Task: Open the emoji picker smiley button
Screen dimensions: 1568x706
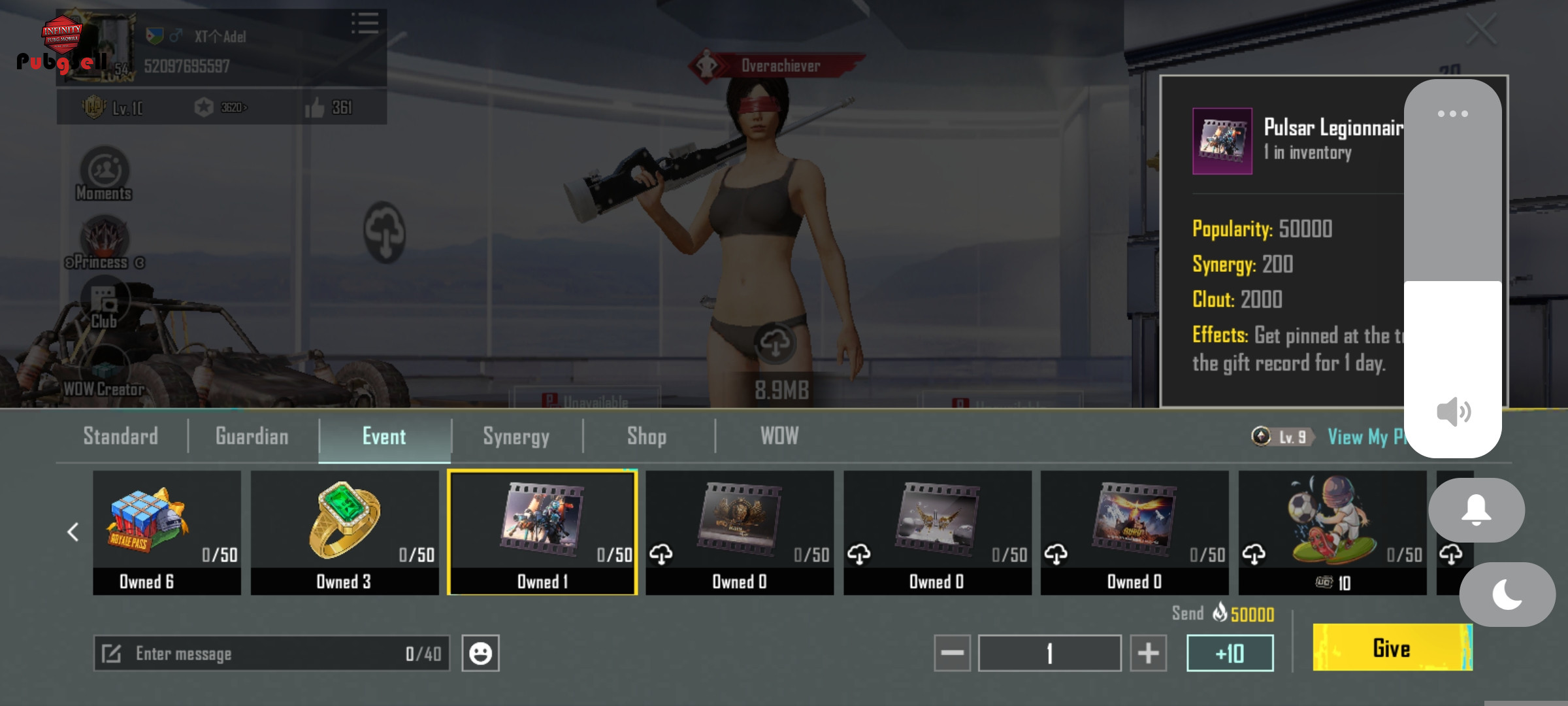Action: coord(480,653)
